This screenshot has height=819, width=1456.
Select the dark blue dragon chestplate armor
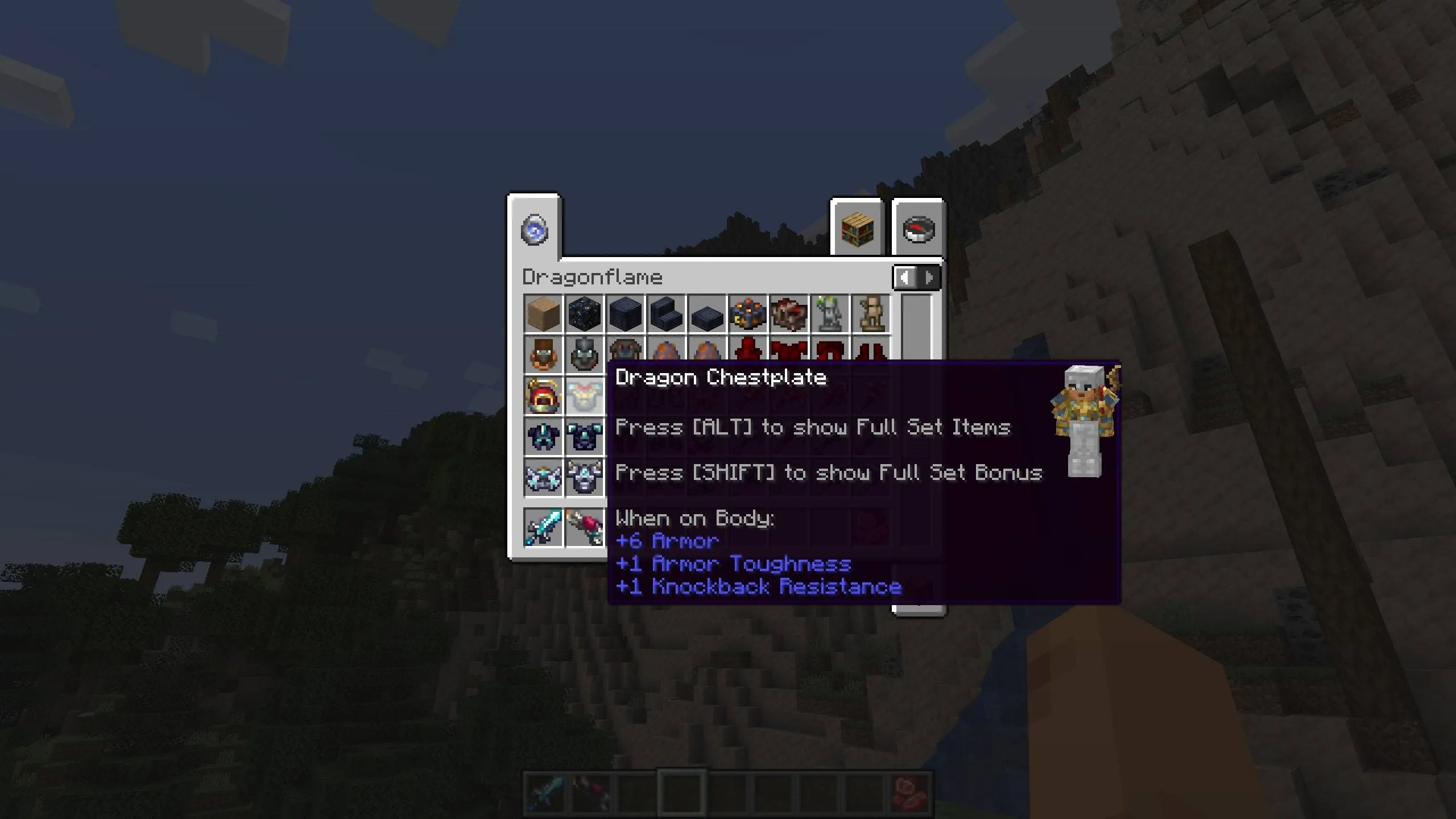tap(584, 436)
